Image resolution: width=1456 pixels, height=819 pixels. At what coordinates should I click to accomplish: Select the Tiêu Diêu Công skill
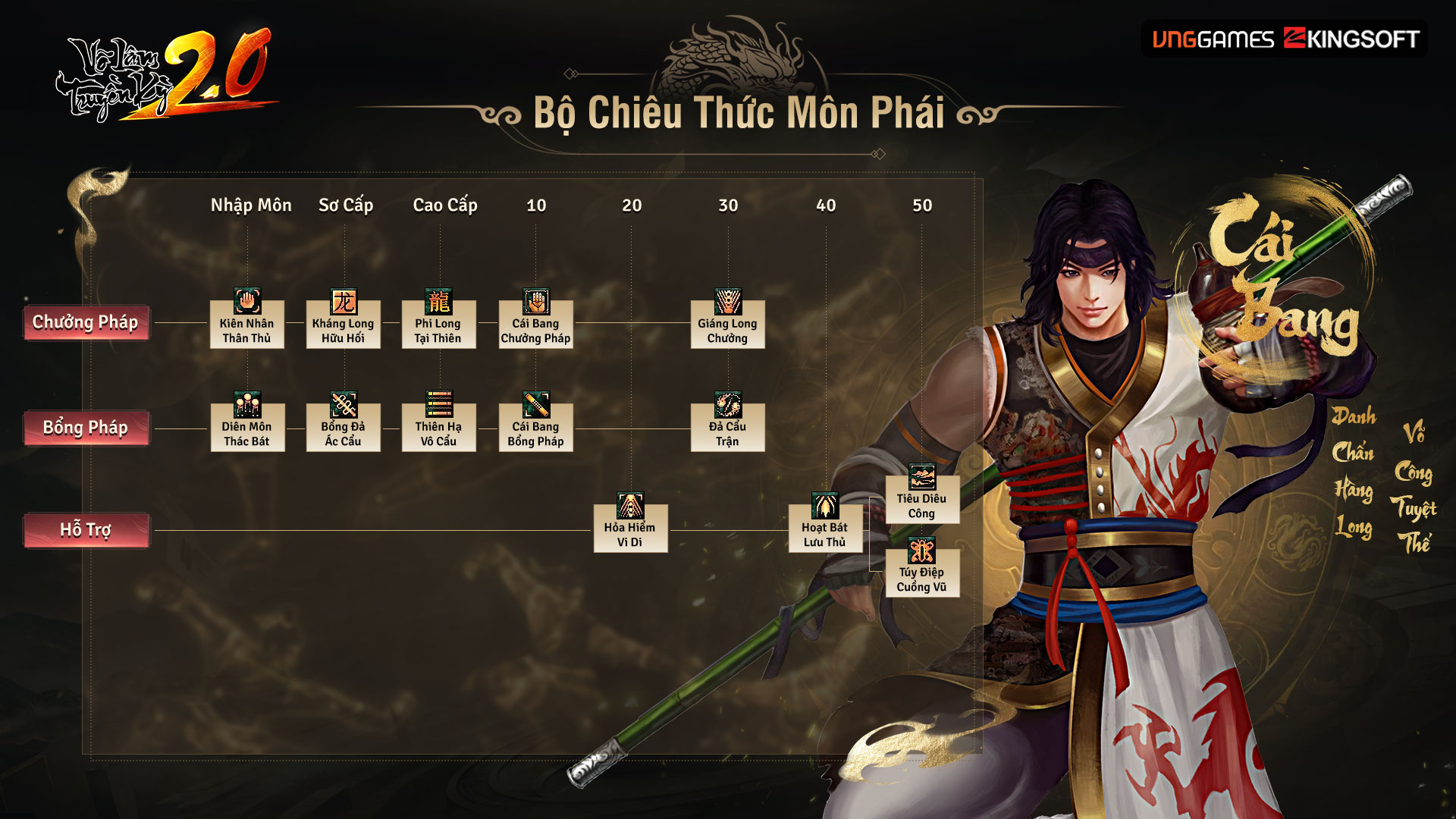tap(922, 495)
